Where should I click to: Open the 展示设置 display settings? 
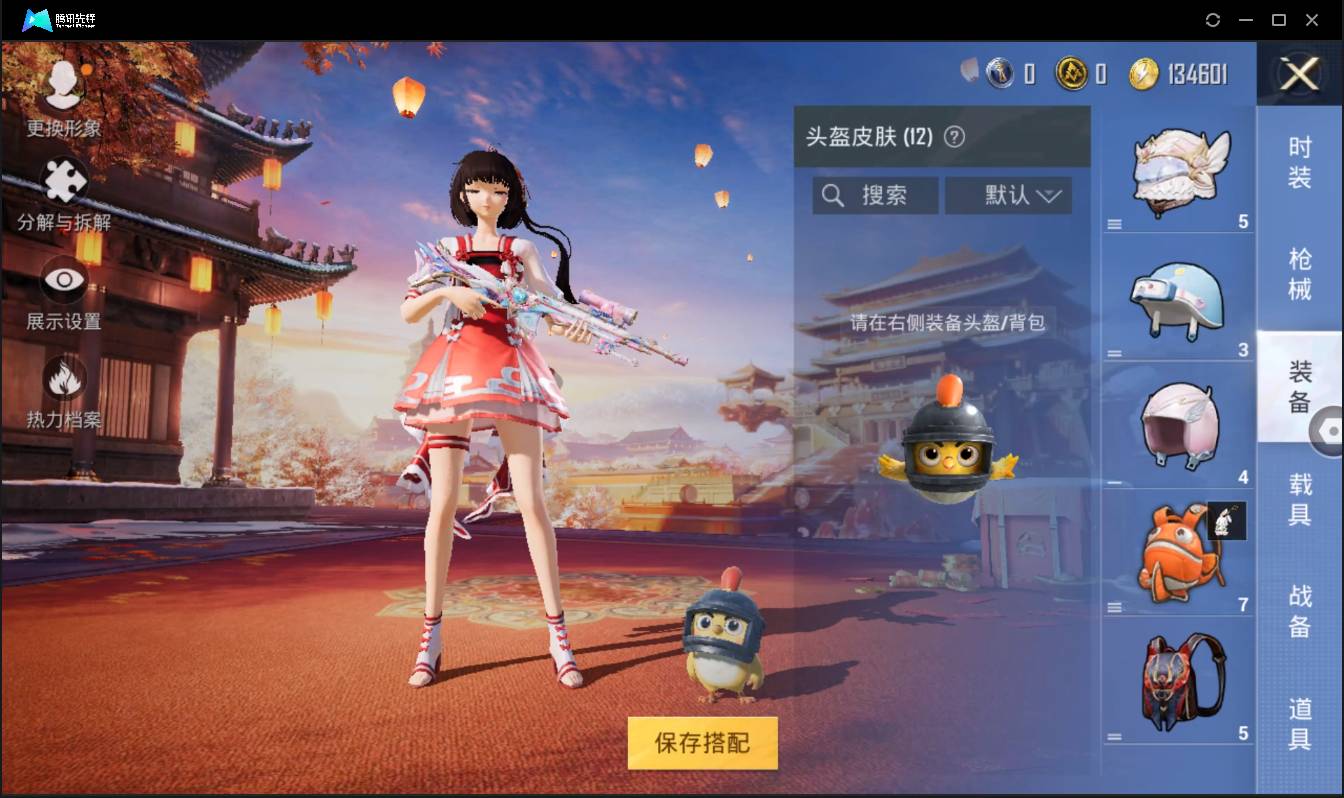[x=64, y=296]
